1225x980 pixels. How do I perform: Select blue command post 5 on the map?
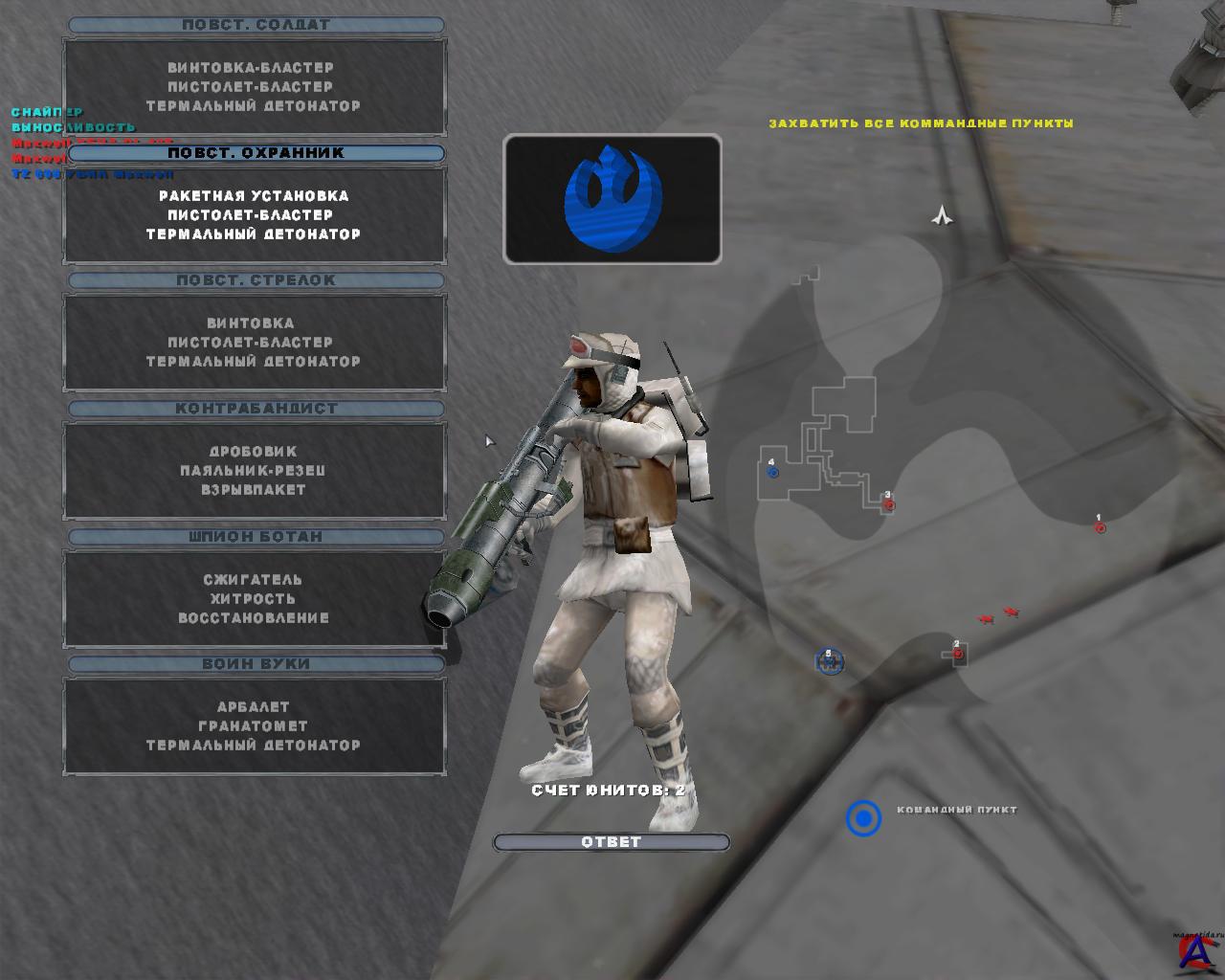pyautogui.click(x=830, y=661)
